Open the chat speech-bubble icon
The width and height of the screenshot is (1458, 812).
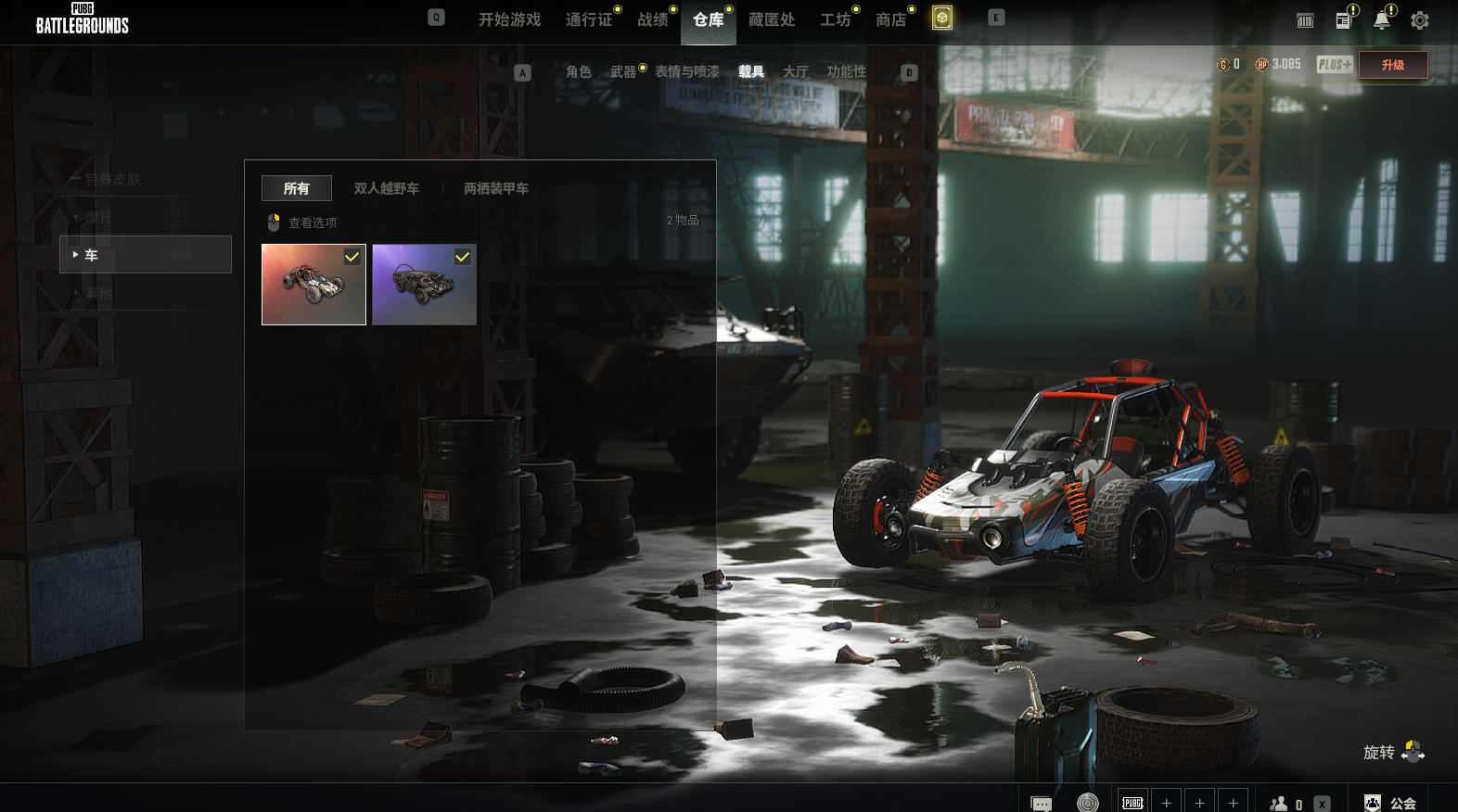pyautogui.click(x=1041, y=803)
